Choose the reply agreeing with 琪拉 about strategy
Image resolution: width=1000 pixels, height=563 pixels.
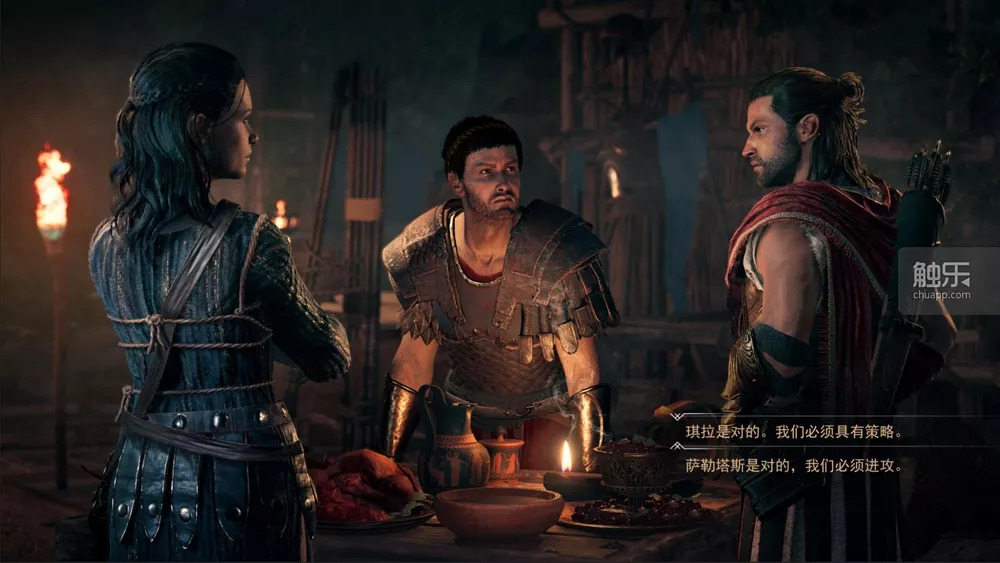[x=794, y=433]
